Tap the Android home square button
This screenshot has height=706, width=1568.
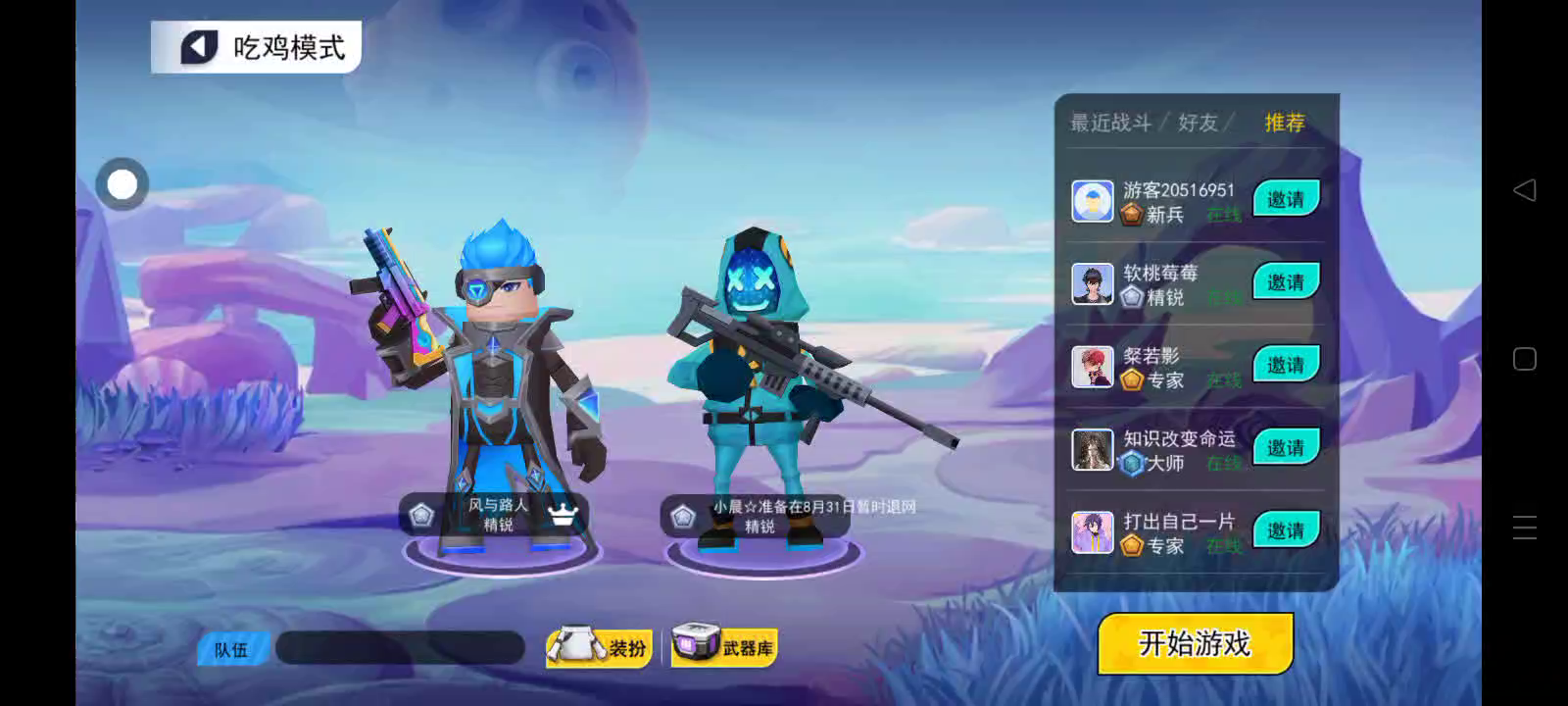[x=1524, y=359]
